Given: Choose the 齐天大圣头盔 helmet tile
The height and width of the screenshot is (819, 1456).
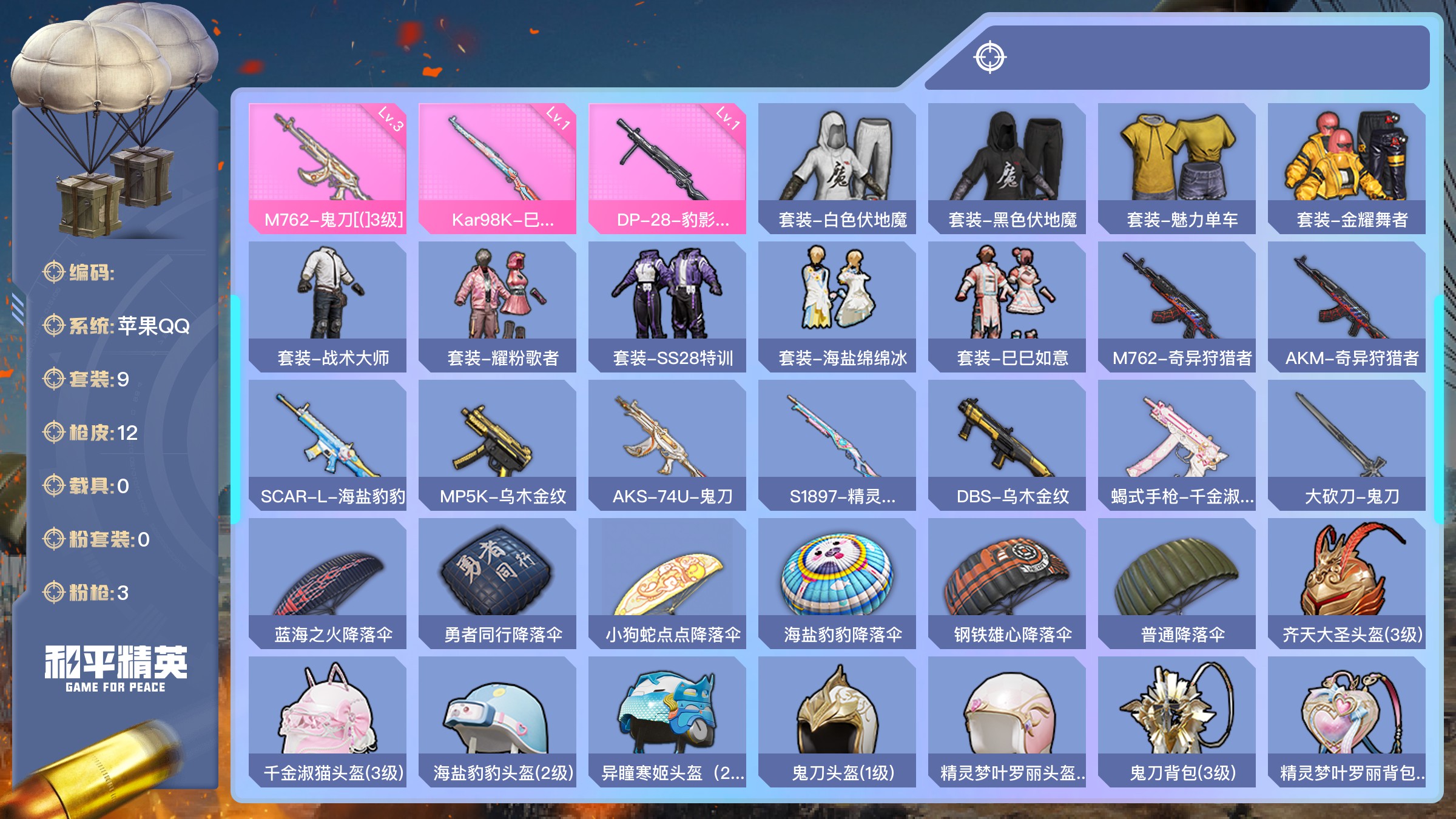Looking at the screenshot, I should [x=1347, y=583].
